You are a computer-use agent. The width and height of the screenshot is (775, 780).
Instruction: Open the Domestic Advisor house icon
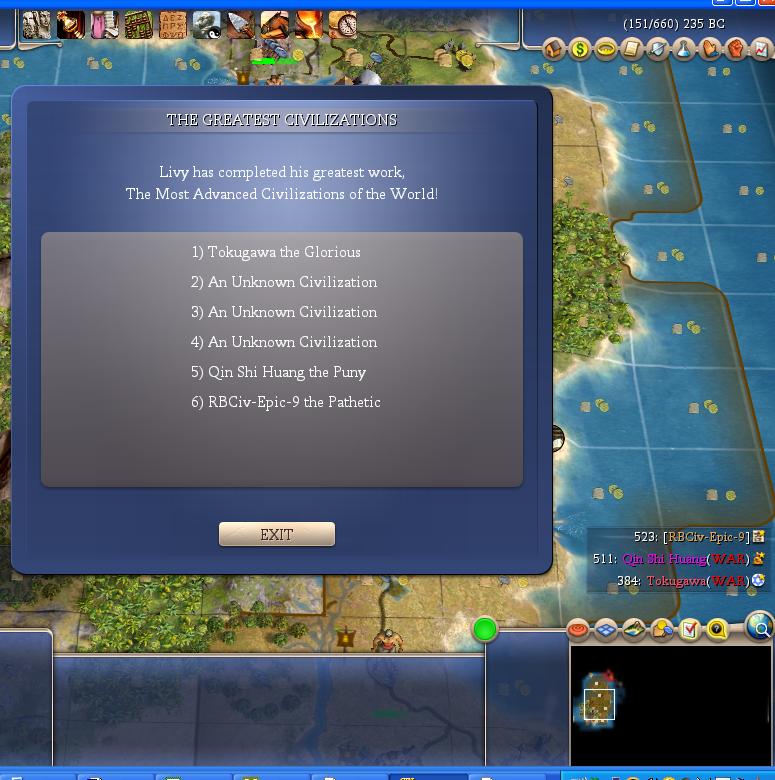point(554,49)
